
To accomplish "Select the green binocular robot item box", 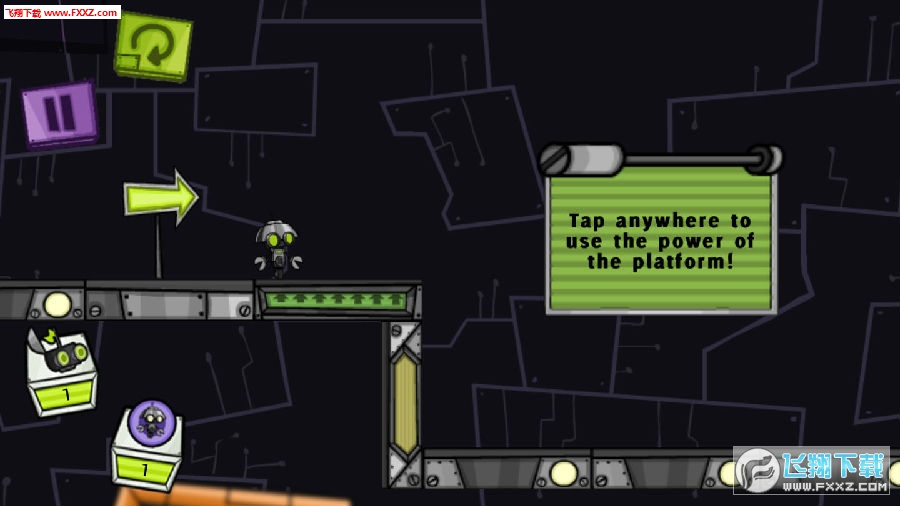I will coord(60,371).
